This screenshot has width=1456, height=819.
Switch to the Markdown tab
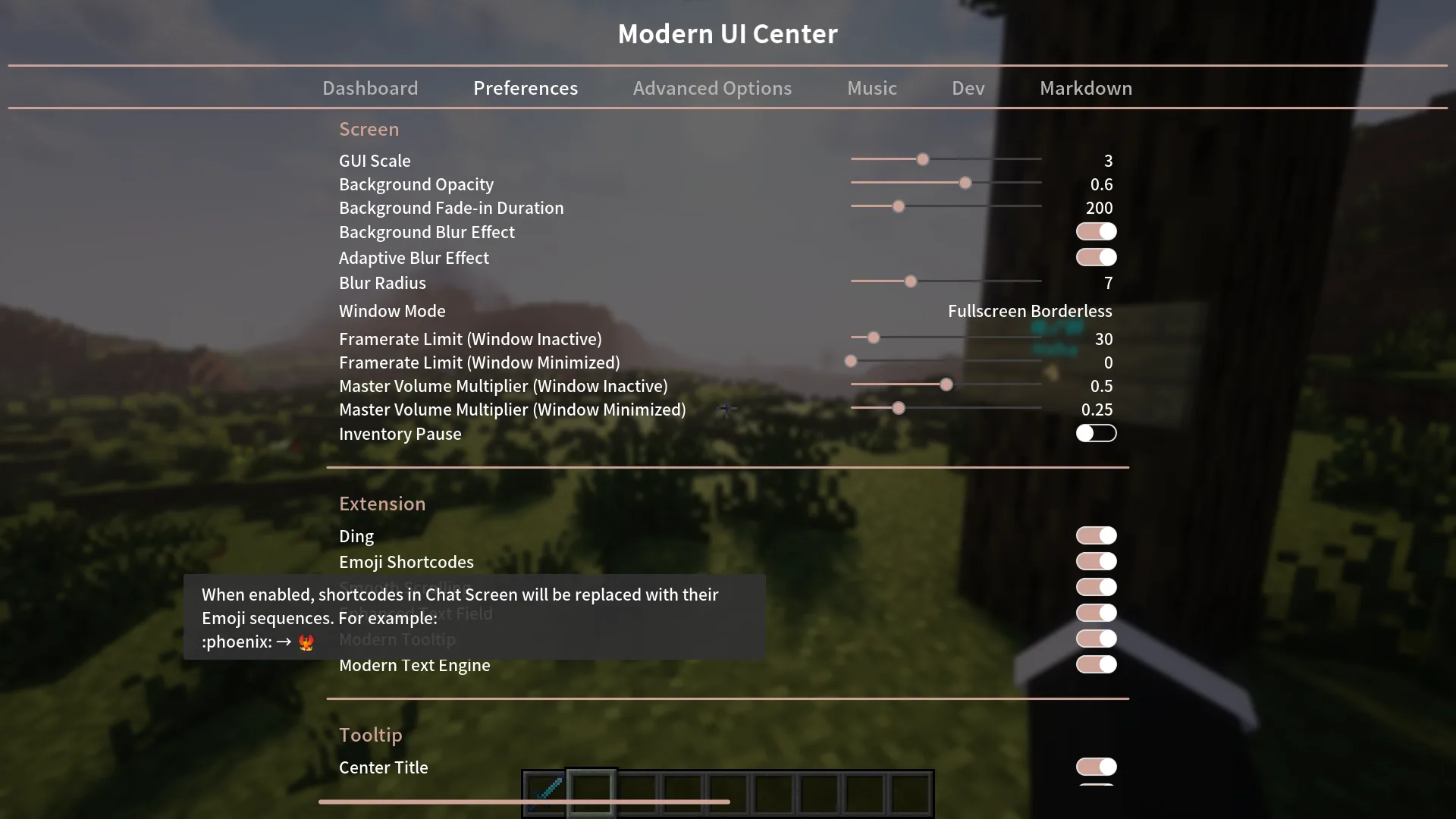pyautogui.click(x=1085, y=88)
